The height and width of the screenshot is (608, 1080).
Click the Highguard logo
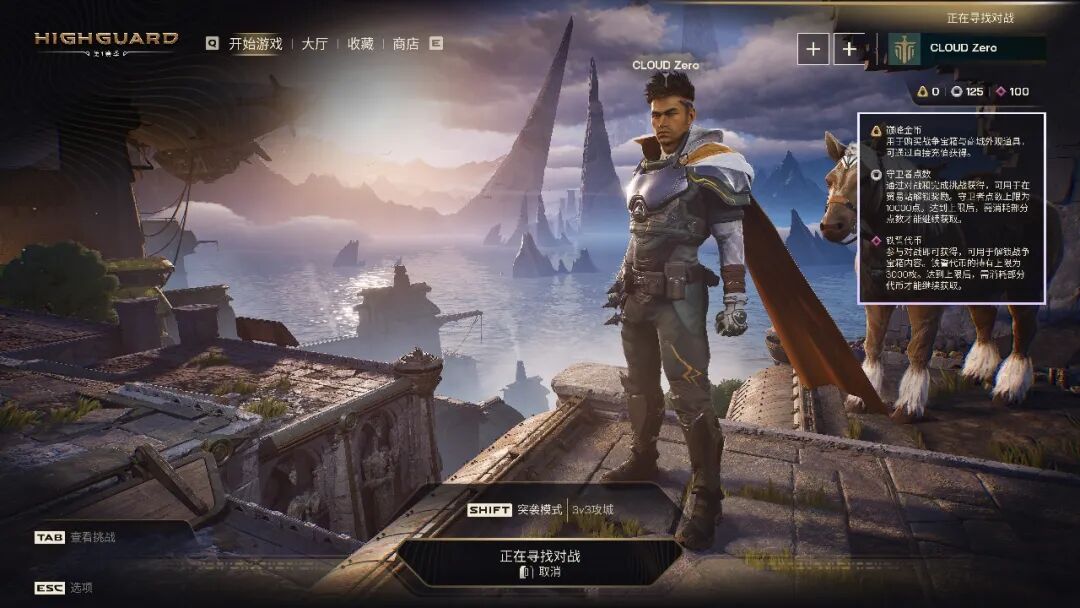[x=106, y=41]
